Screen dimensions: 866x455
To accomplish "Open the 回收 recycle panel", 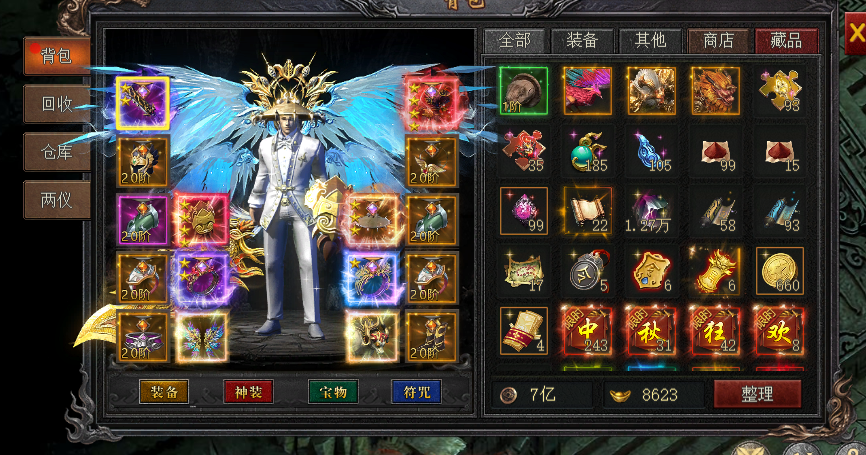I will tap(57, 103).
